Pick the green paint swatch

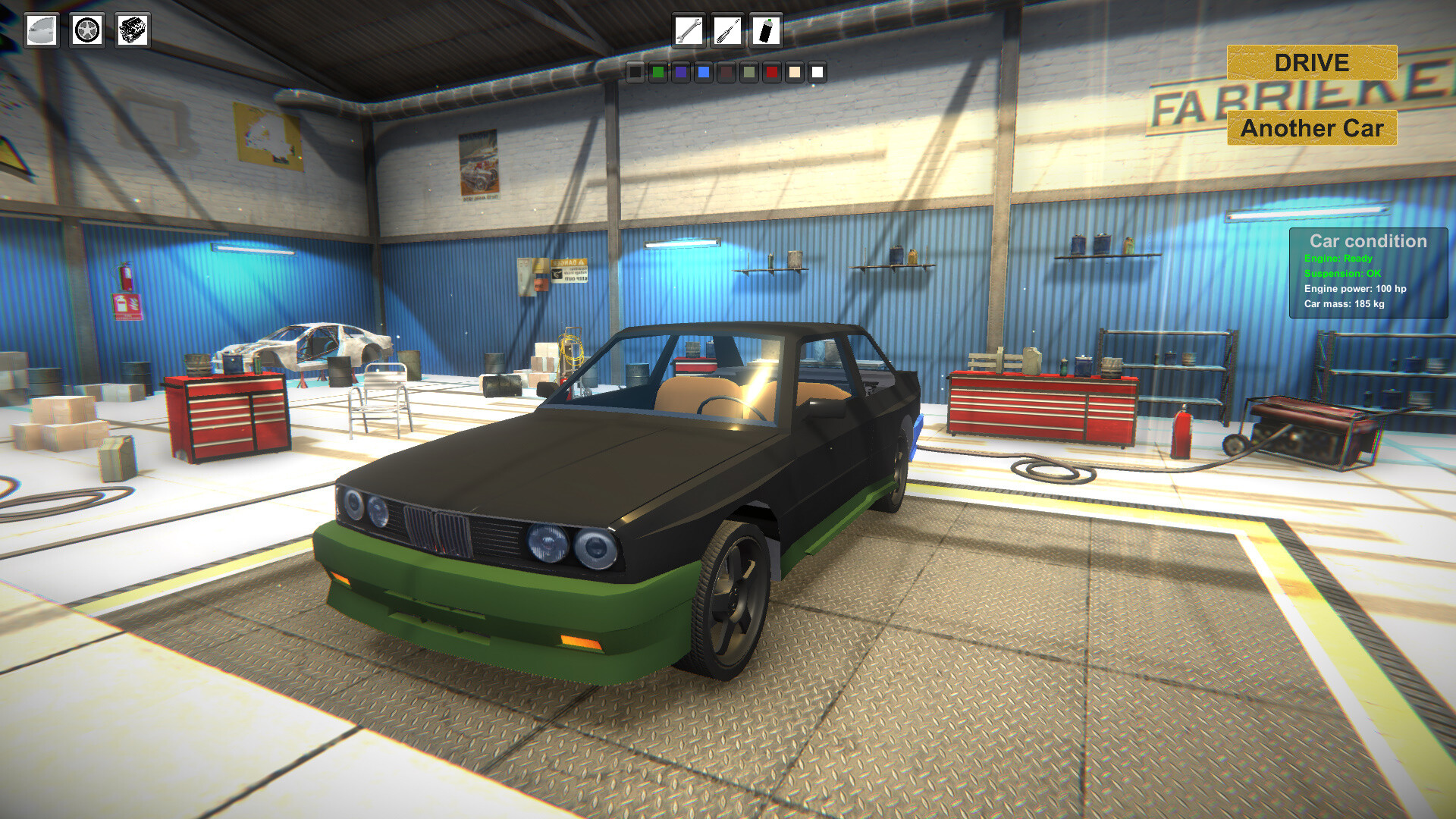(x=657, y=74)
